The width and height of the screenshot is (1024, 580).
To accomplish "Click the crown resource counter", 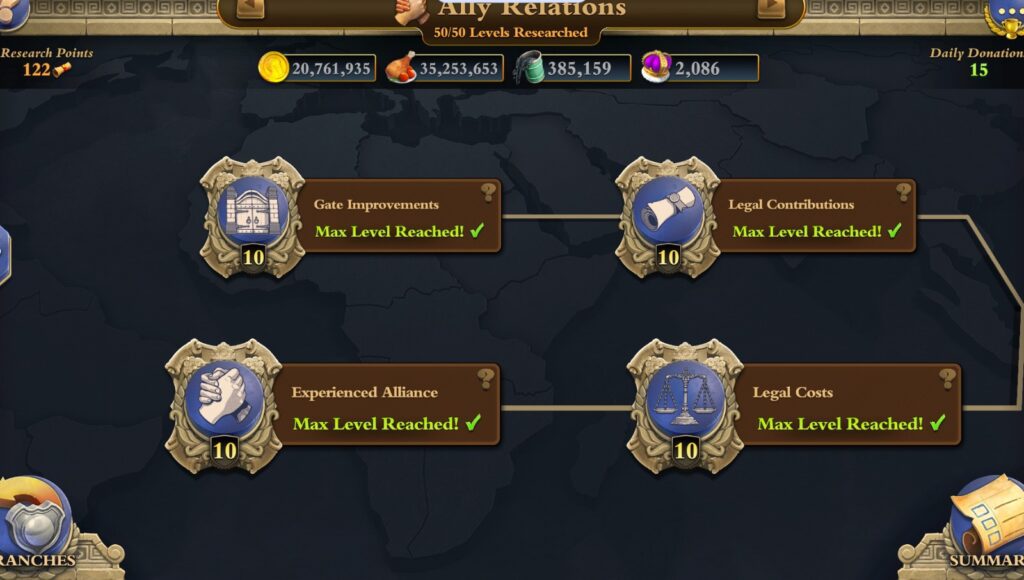I will [700, 68].
